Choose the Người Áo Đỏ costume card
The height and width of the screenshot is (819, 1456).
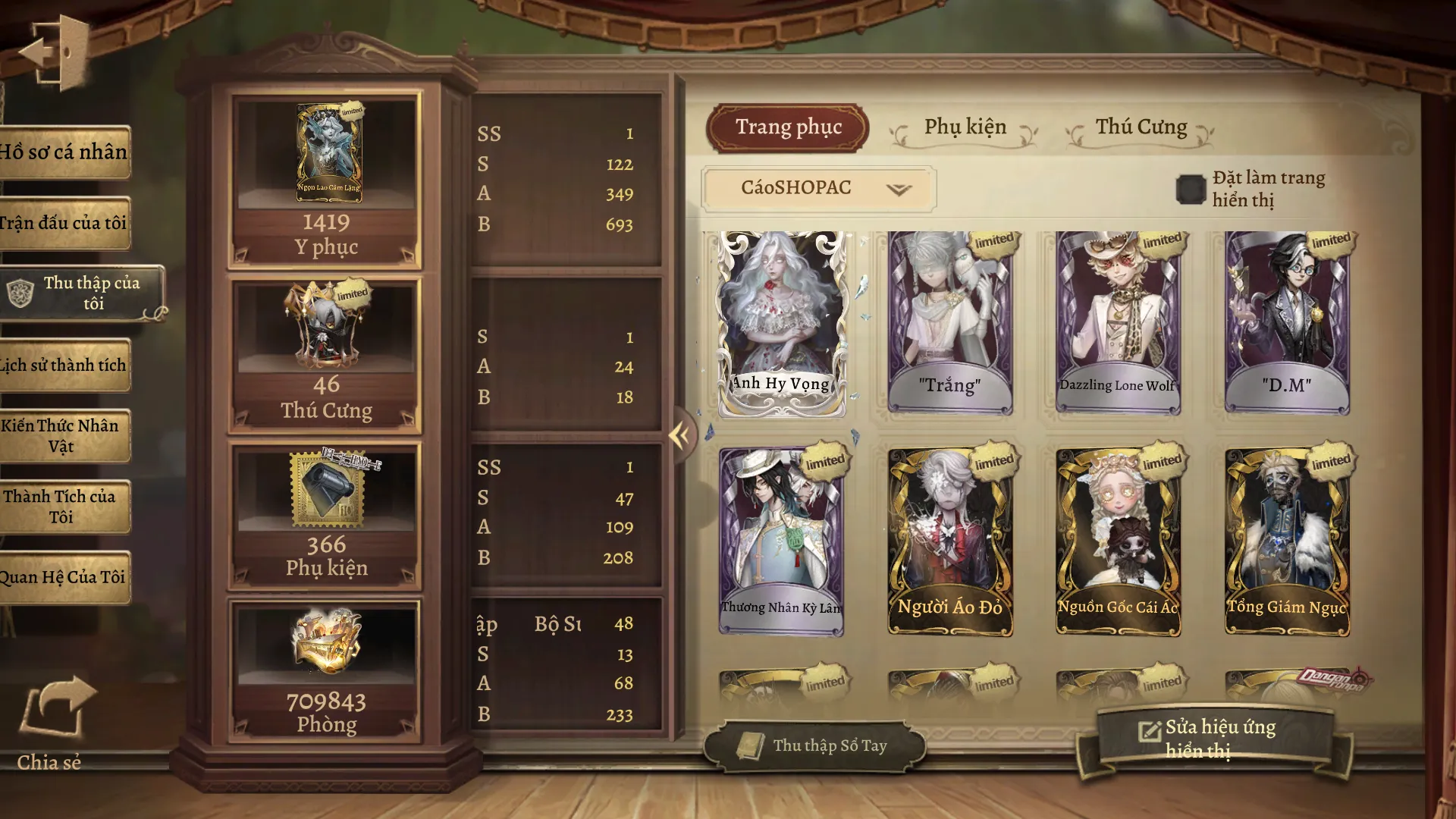[950, 541]
